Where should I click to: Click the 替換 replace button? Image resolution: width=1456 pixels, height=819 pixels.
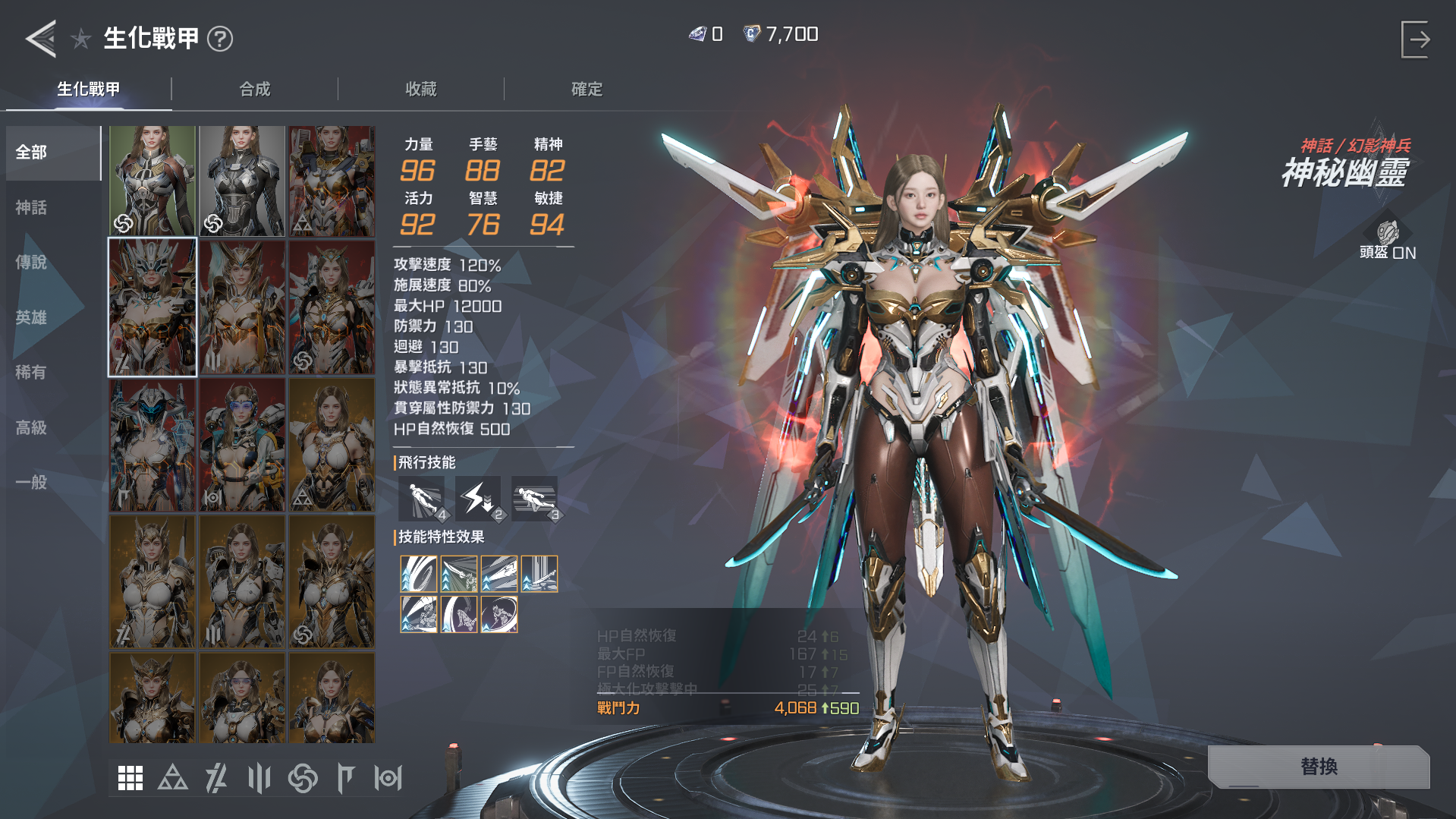[1319, 767]
